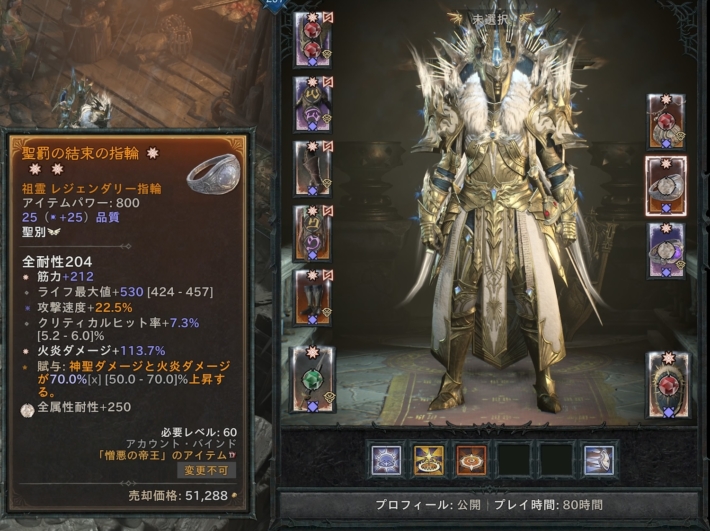Select the equipped pants slot

coord(313,232)
